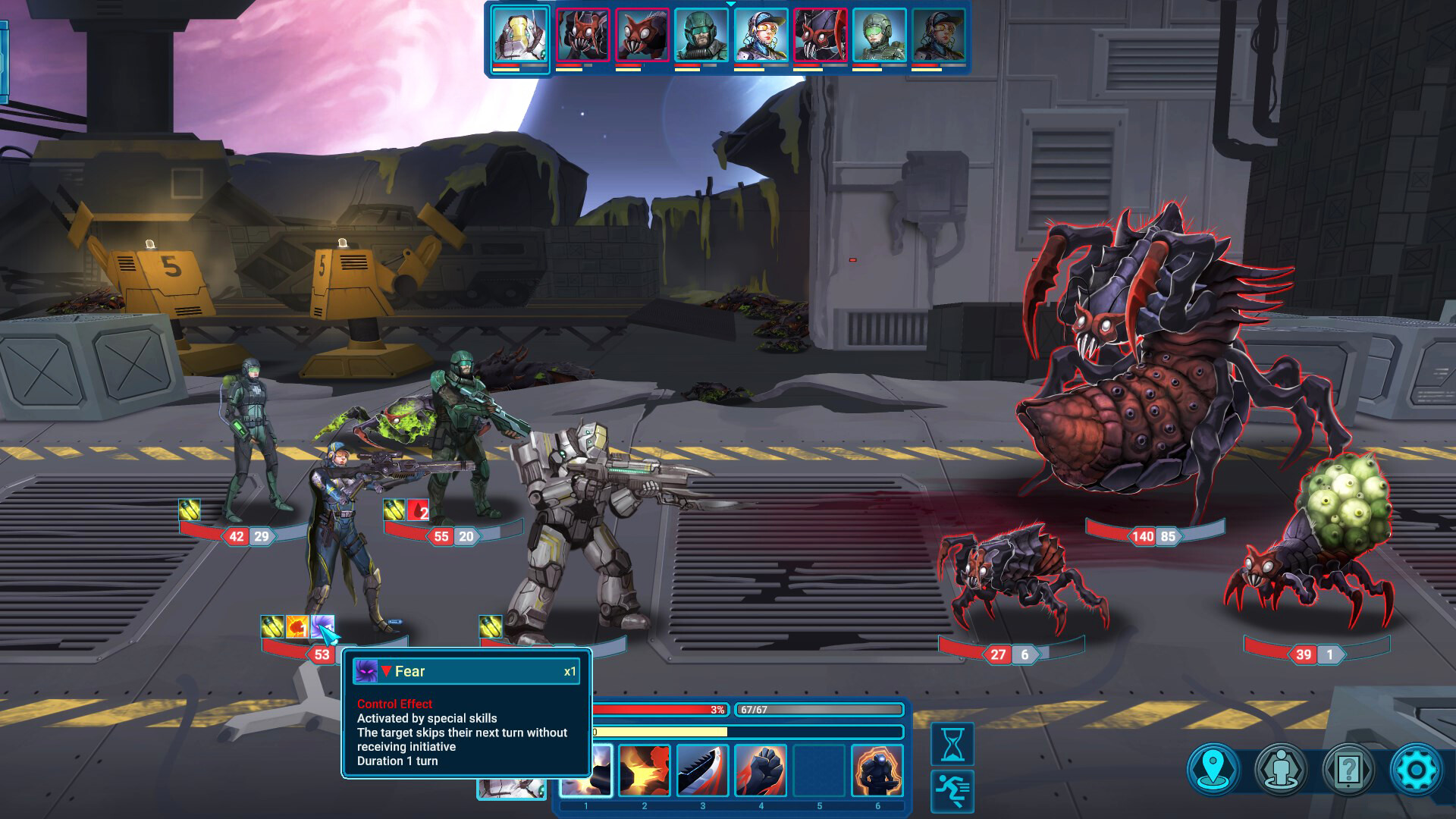Click the empty skill slot 5
The height and width of the screenshot is (819, 1456).
[819, 770]
